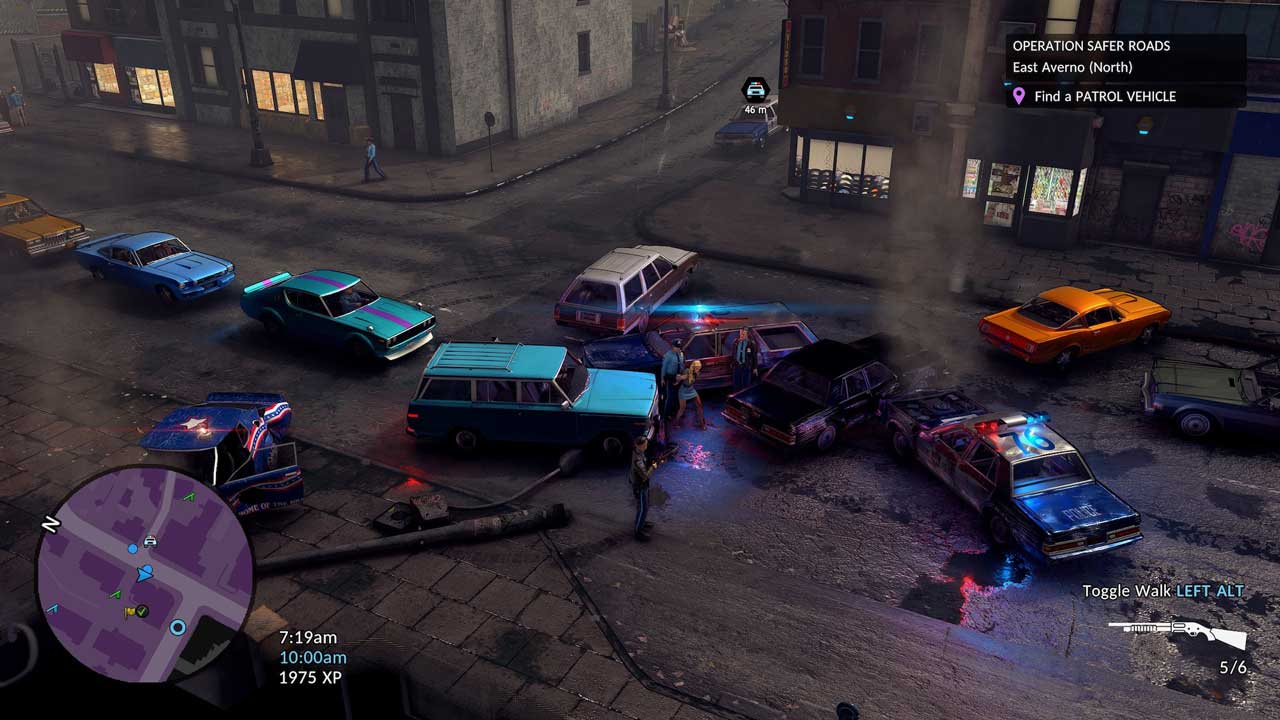Click the circular minimap

pos(144,574)
